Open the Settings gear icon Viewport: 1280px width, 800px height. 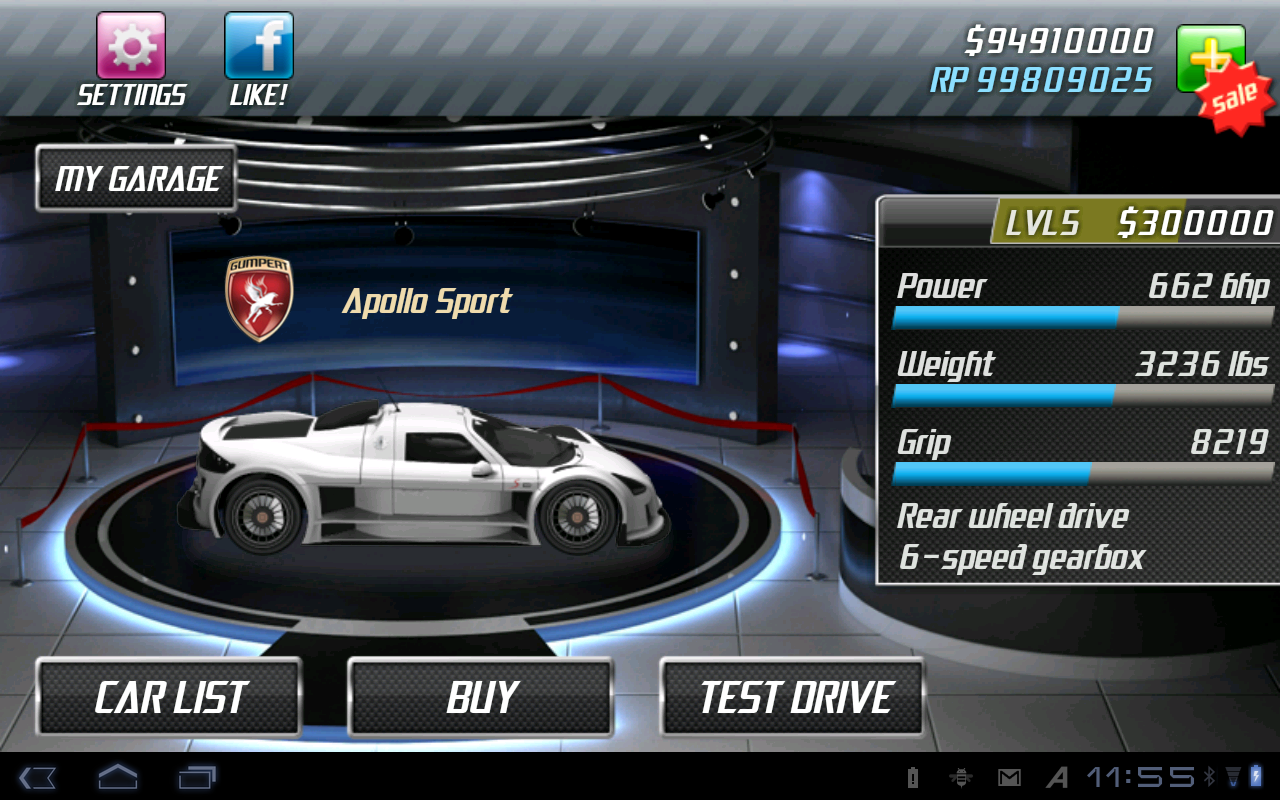point(131,45)
